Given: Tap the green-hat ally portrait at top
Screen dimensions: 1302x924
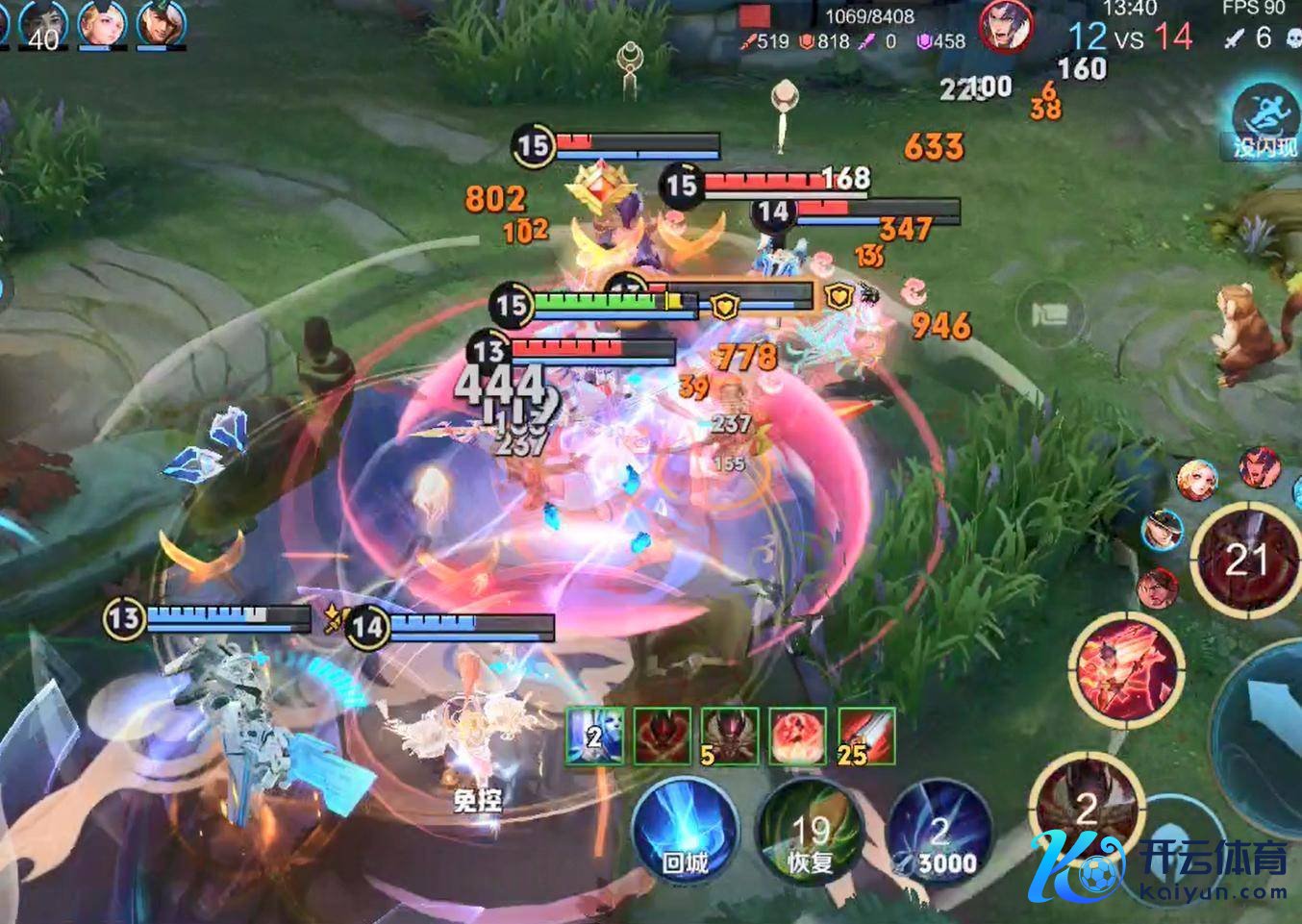Looking at the screenshot, I should (x=161, y=24).
